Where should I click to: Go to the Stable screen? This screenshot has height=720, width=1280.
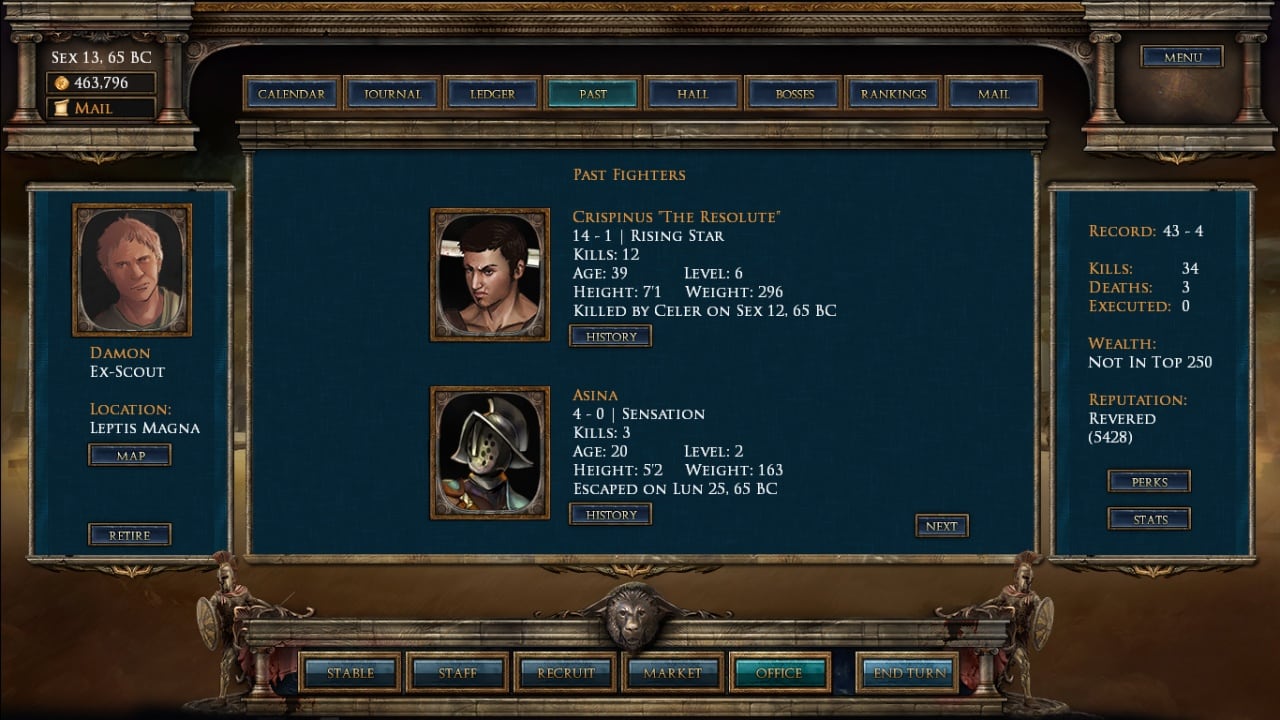350,673
